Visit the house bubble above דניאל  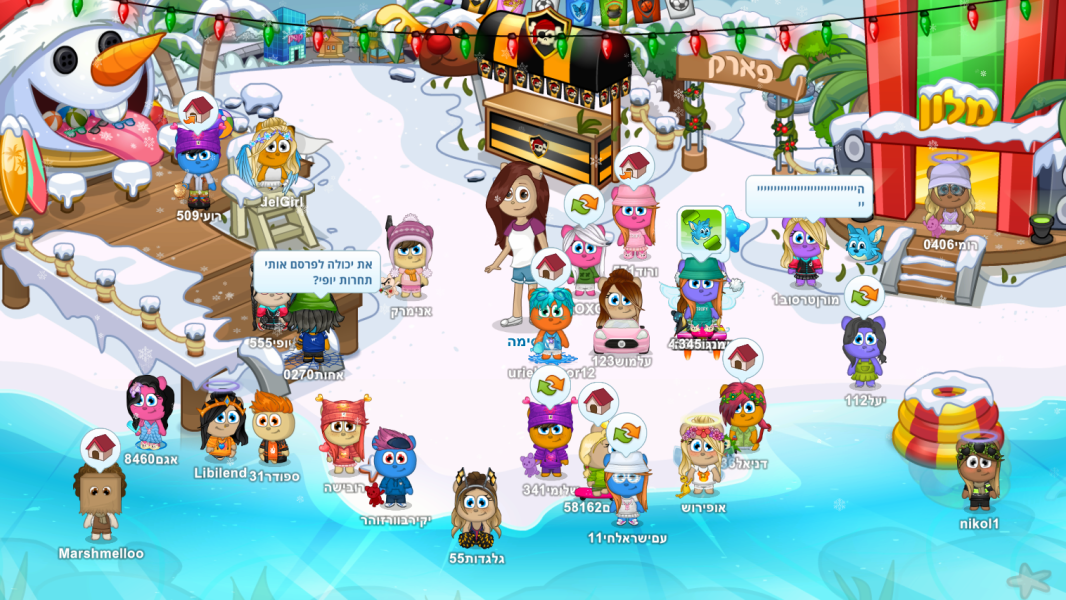742,358
